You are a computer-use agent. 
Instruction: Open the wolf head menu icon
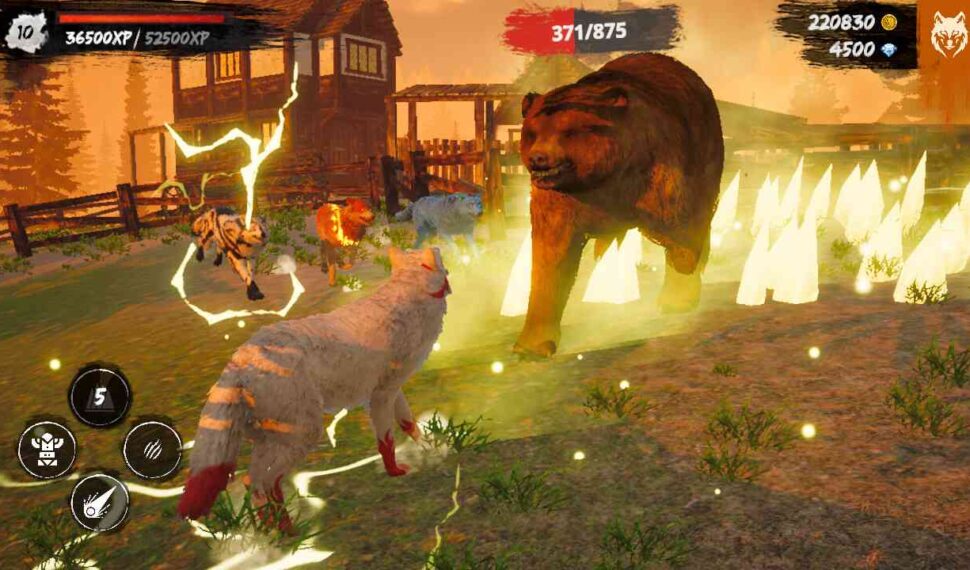(x=947, y=35)
